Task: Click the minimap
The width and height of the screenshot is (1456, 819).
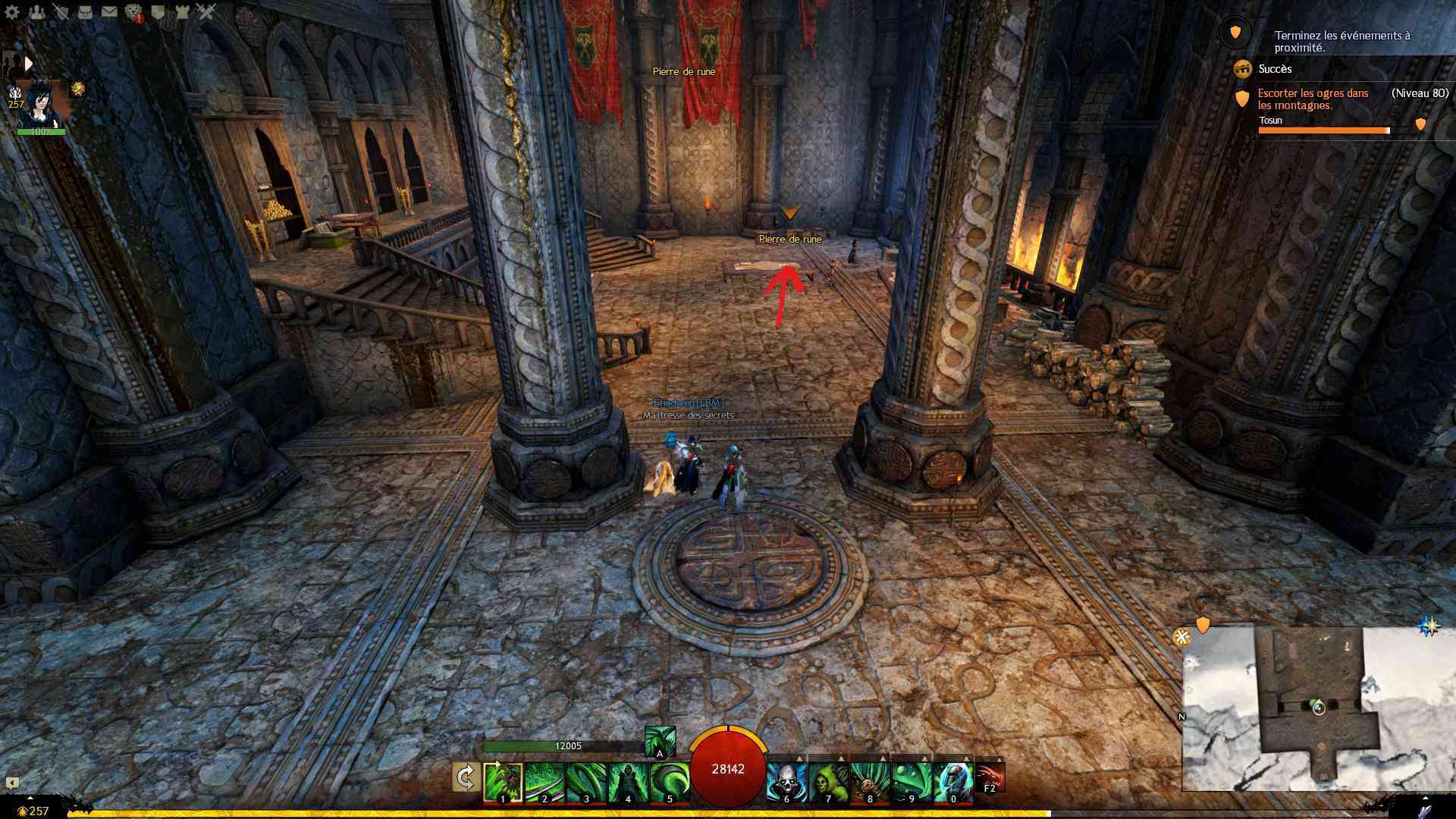Action: click(1318, 708)
